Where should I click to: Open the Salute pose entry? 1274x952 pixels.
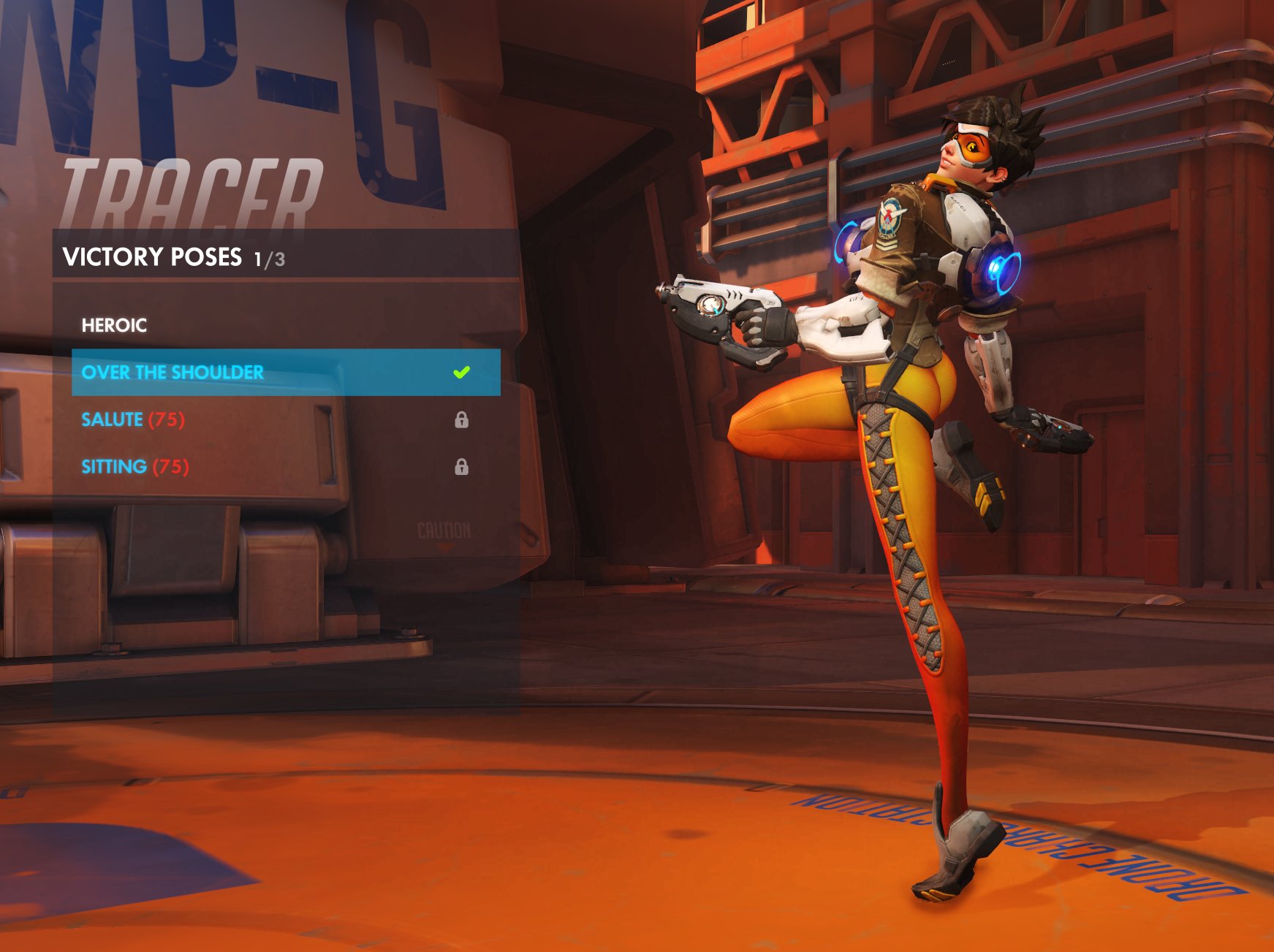pos(111,420)
